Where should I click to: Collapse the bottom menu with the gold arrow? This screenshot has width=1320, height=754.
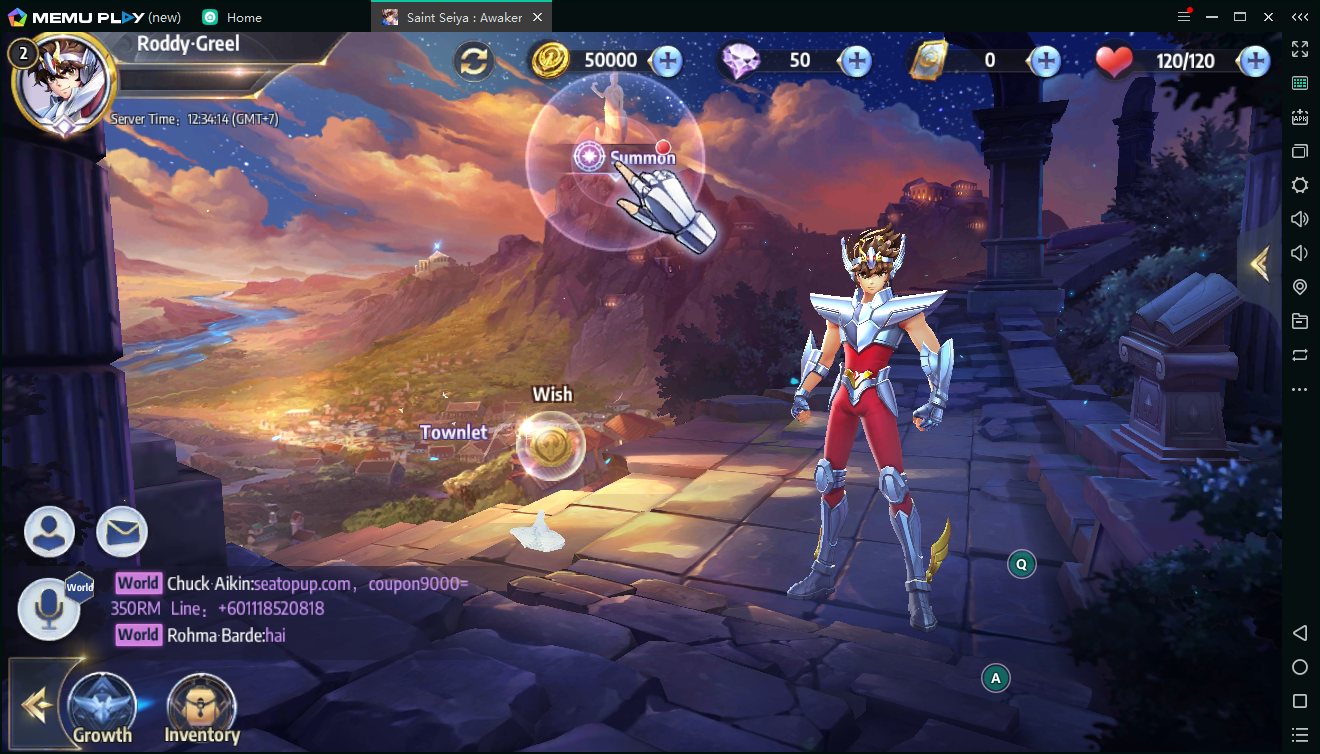pyautogui.click(x=36, y=704)
